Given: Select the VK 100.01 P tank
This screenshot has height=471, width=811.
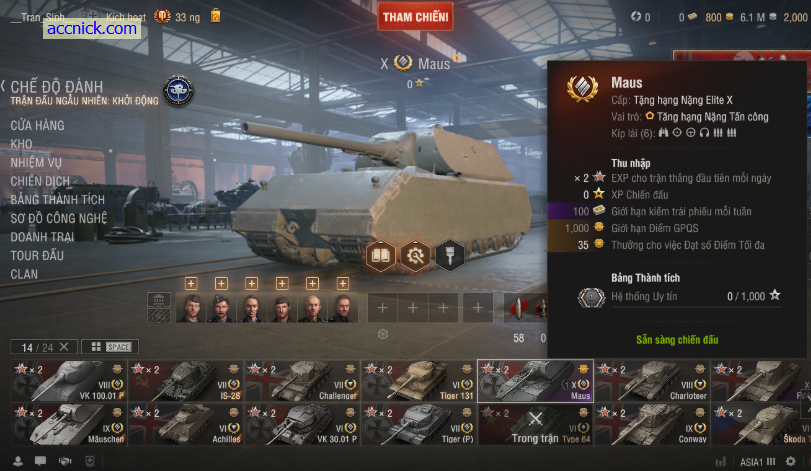Looking at the screenshot, I should click(x=69, y=381).
